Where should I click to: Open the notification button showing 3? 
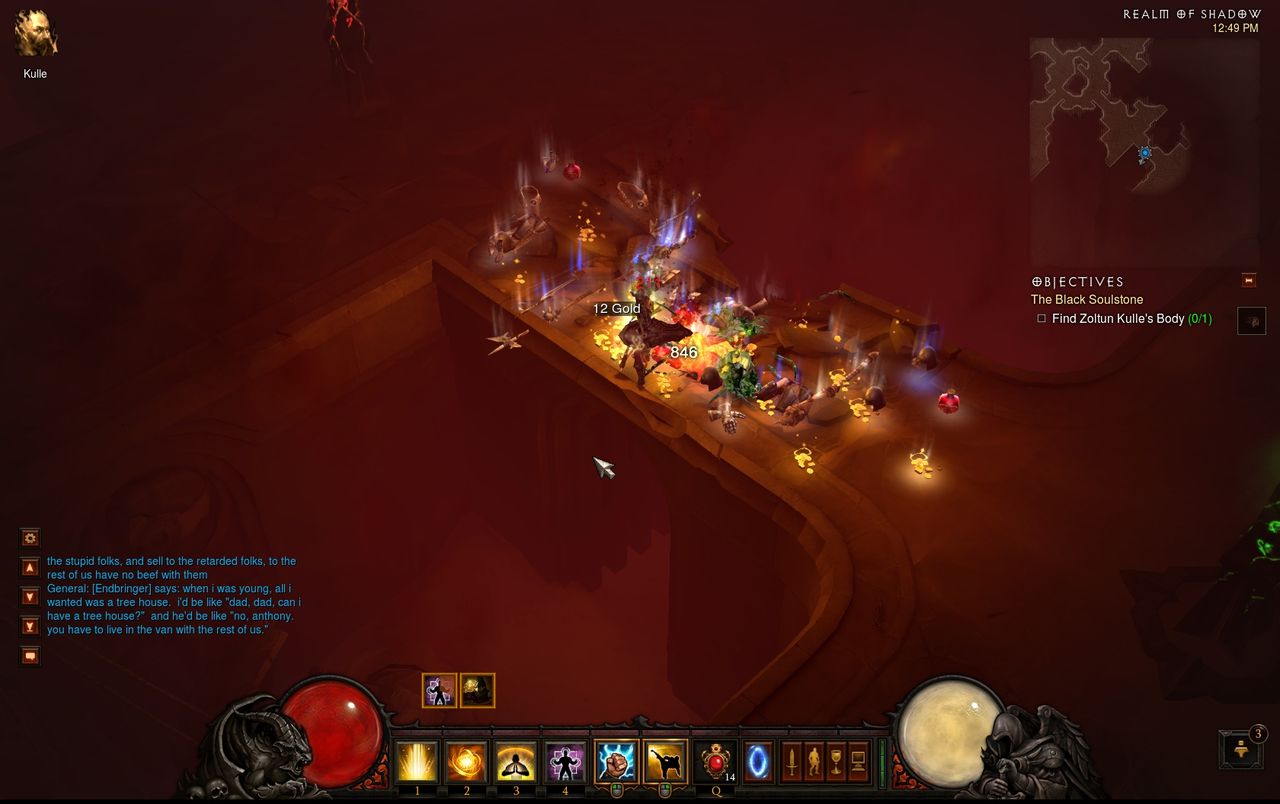pyautogui.click(x=1241, y=749)
